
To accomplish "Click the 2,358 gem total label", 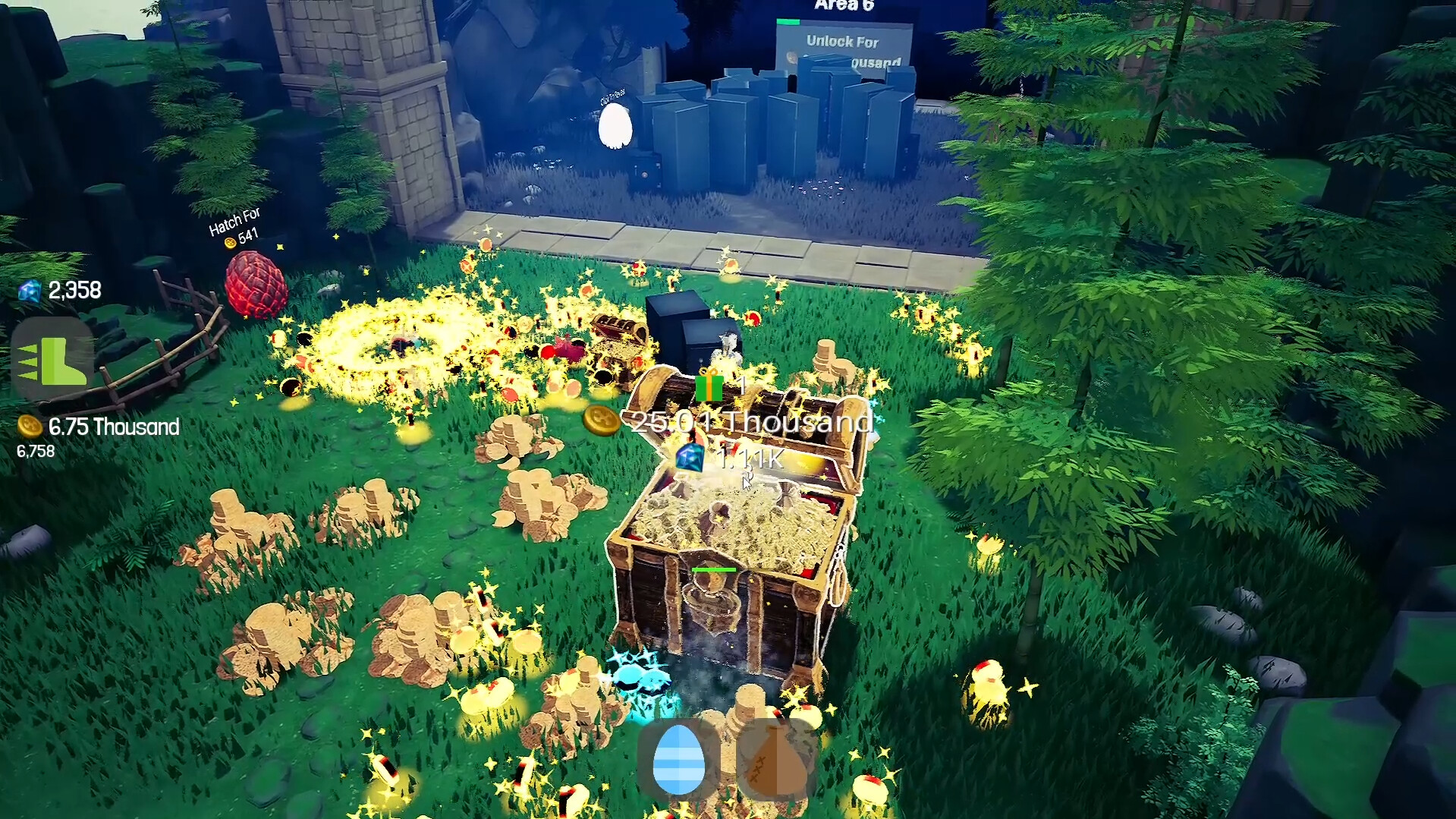I will click(74, 290).
